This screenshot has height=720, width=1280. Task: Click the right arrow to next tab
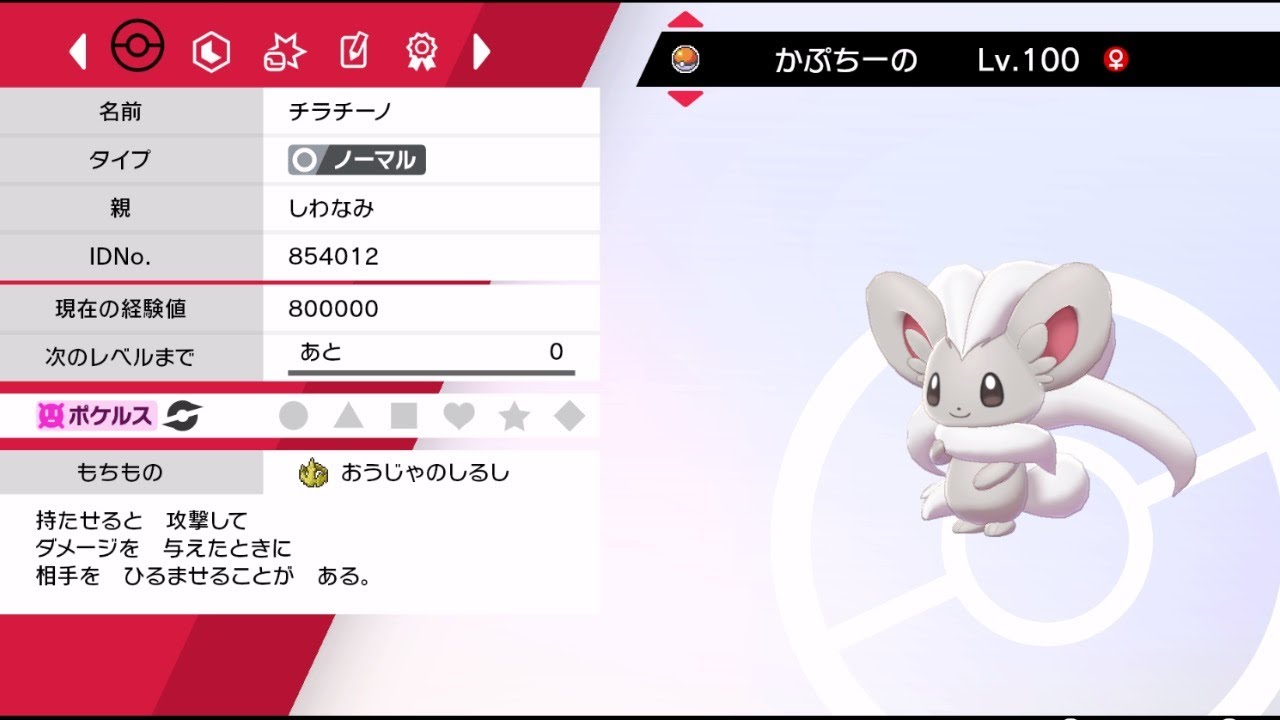point(482,51)
